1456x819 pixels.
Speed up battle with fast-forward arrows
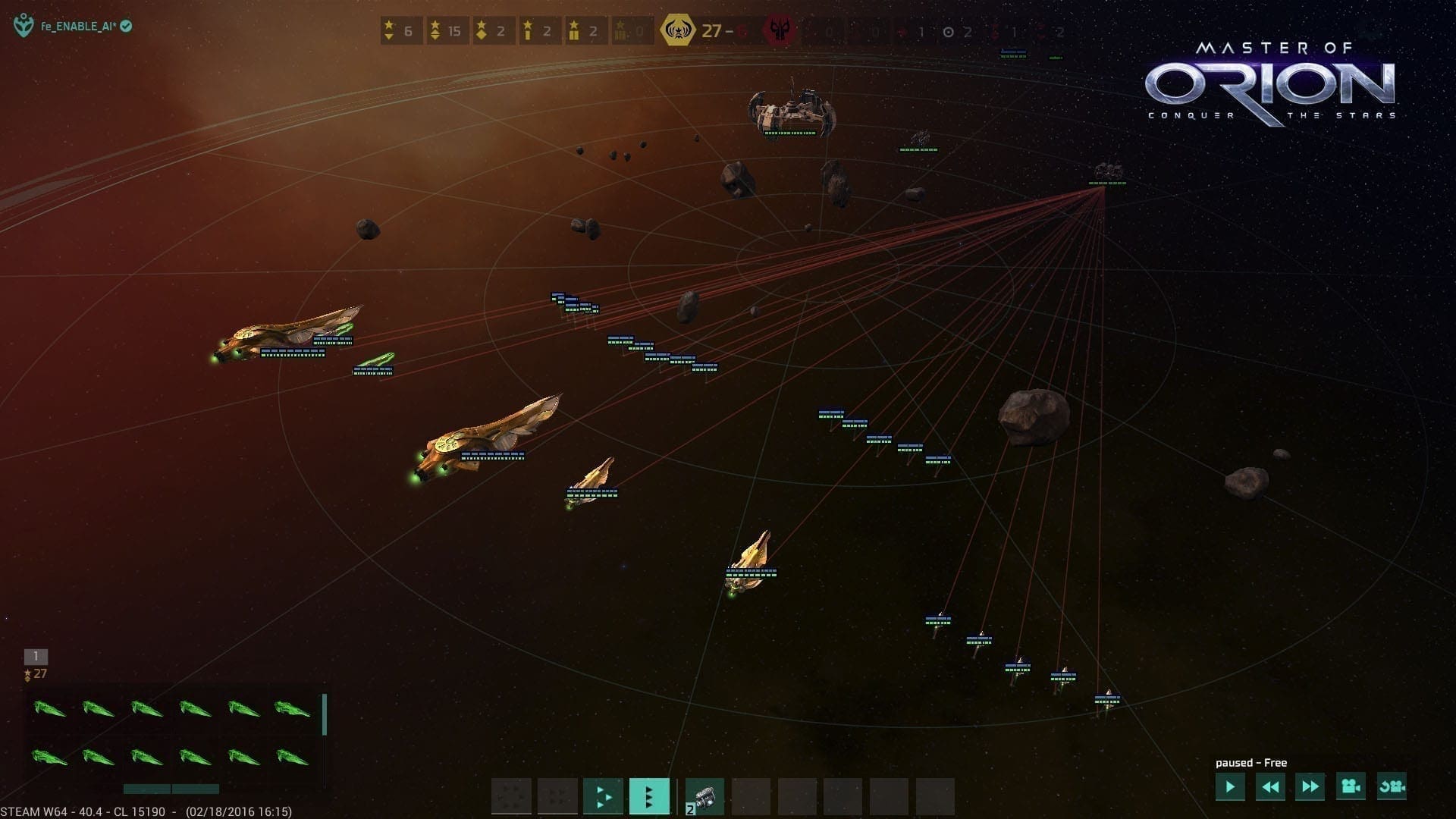(1310, 787)
